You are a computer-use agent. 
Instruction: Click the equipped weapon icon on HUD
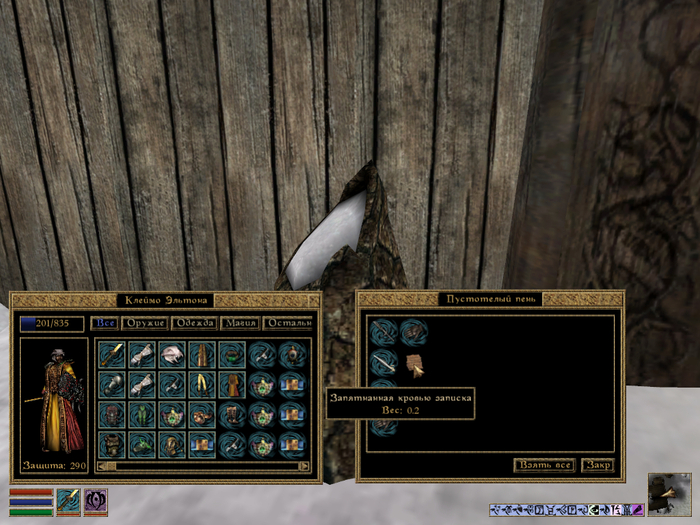tap(68, 501)
